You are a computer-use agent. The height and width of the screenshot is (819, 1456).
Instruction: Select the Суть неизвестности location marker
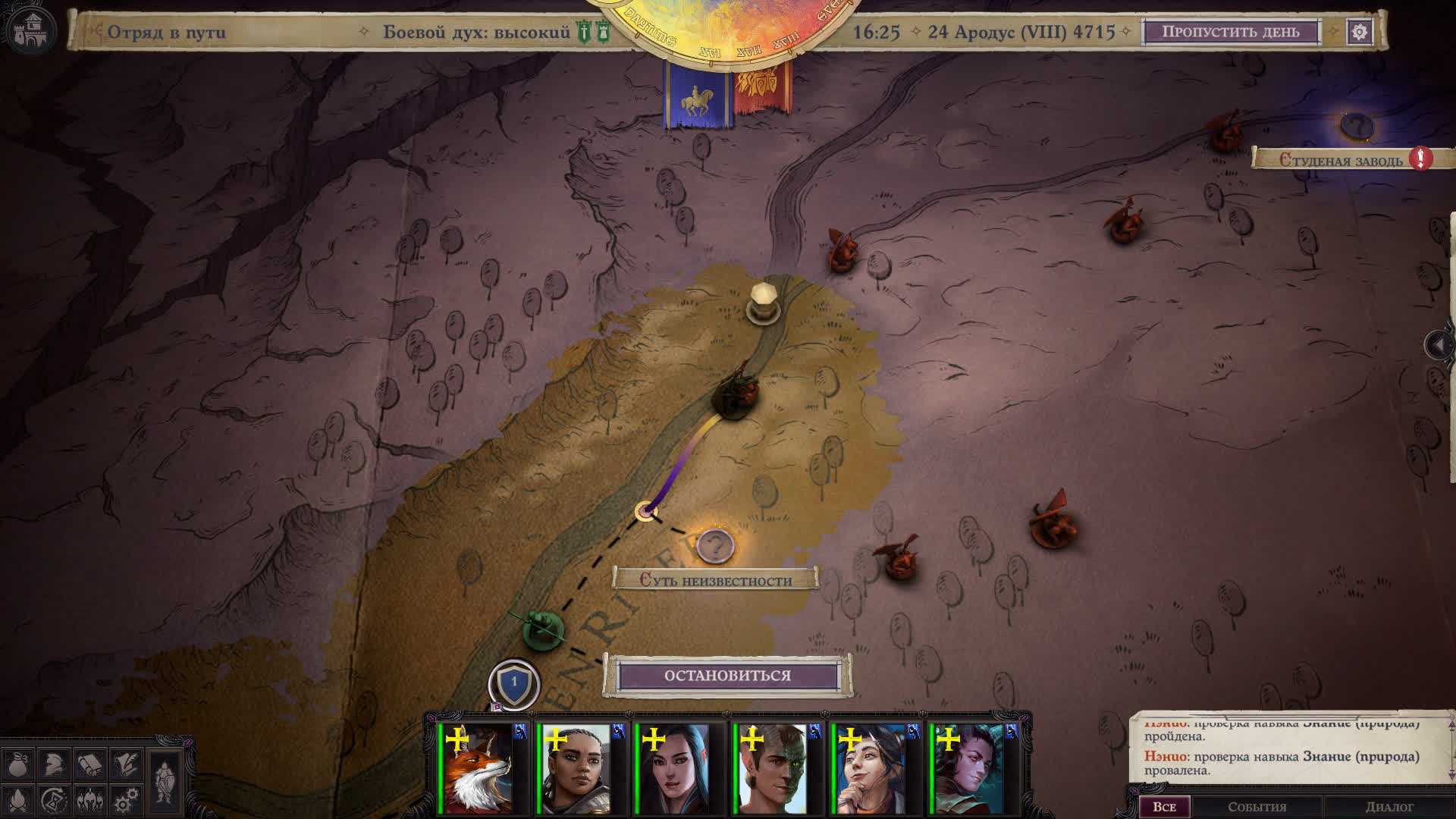tap(714, 544)
